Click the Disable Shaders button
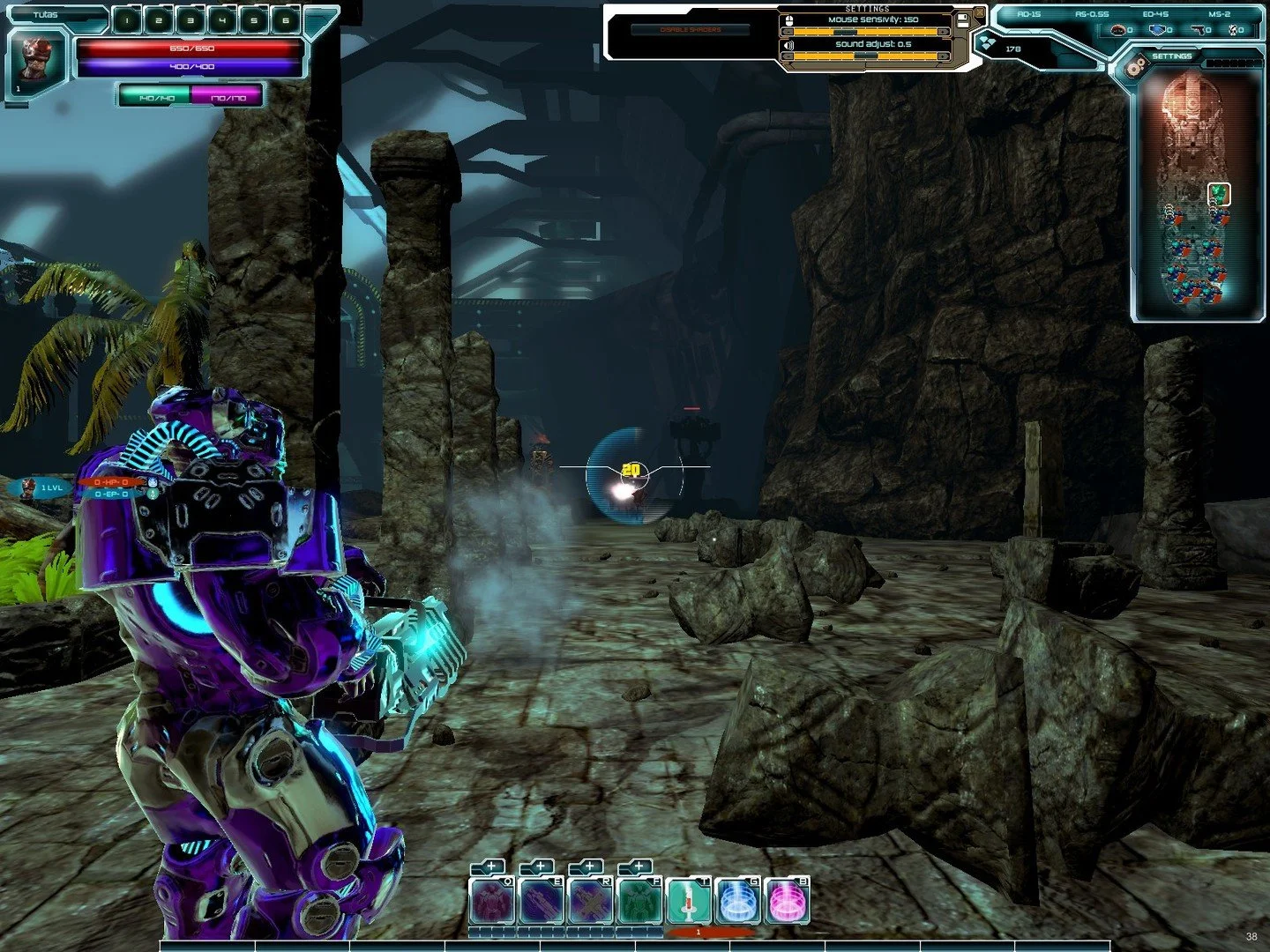This screenshot has width=1270, height=952. click(691, 30)
